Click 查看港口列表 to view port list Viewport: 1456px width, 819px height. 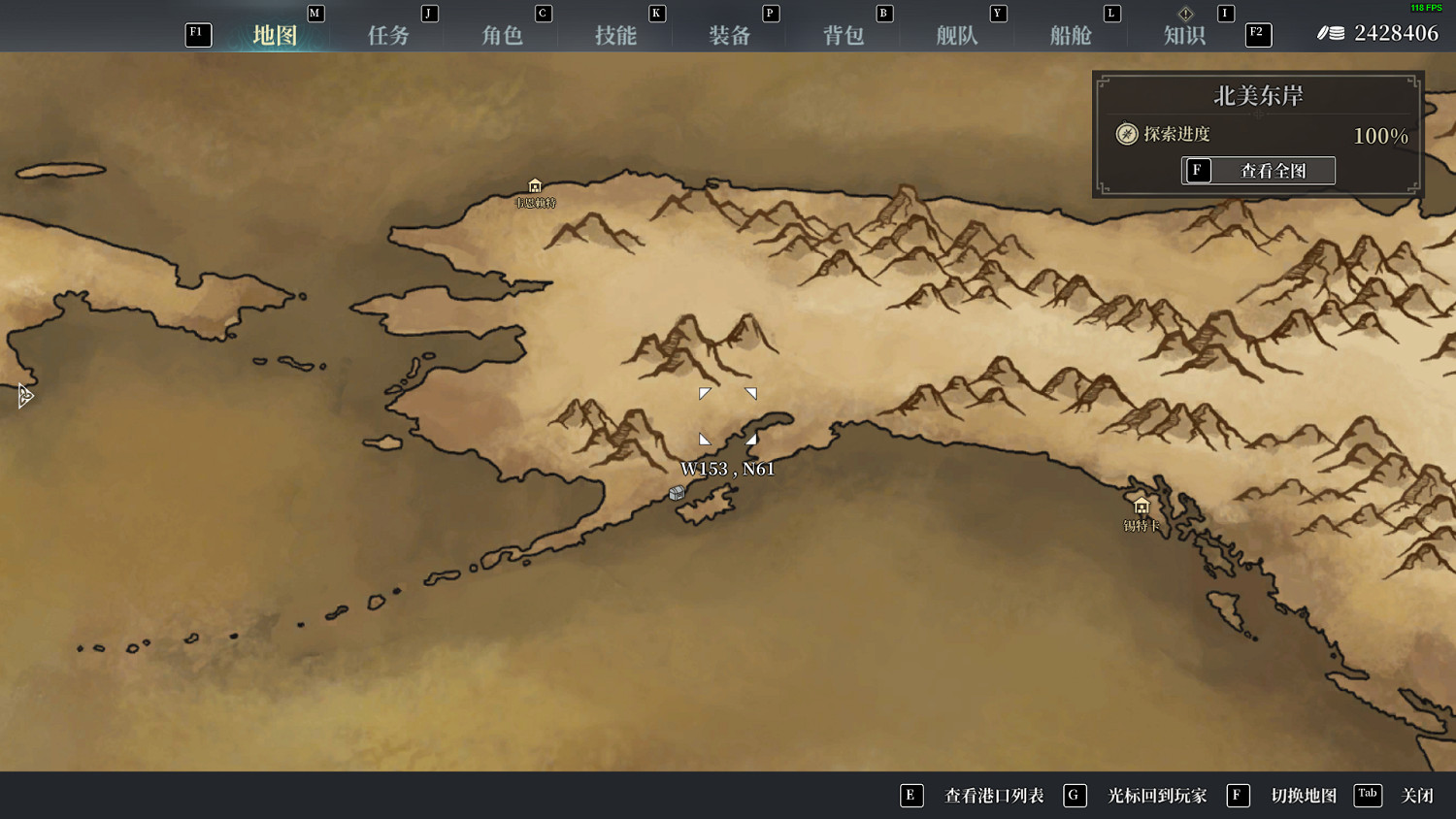point(993,795)
